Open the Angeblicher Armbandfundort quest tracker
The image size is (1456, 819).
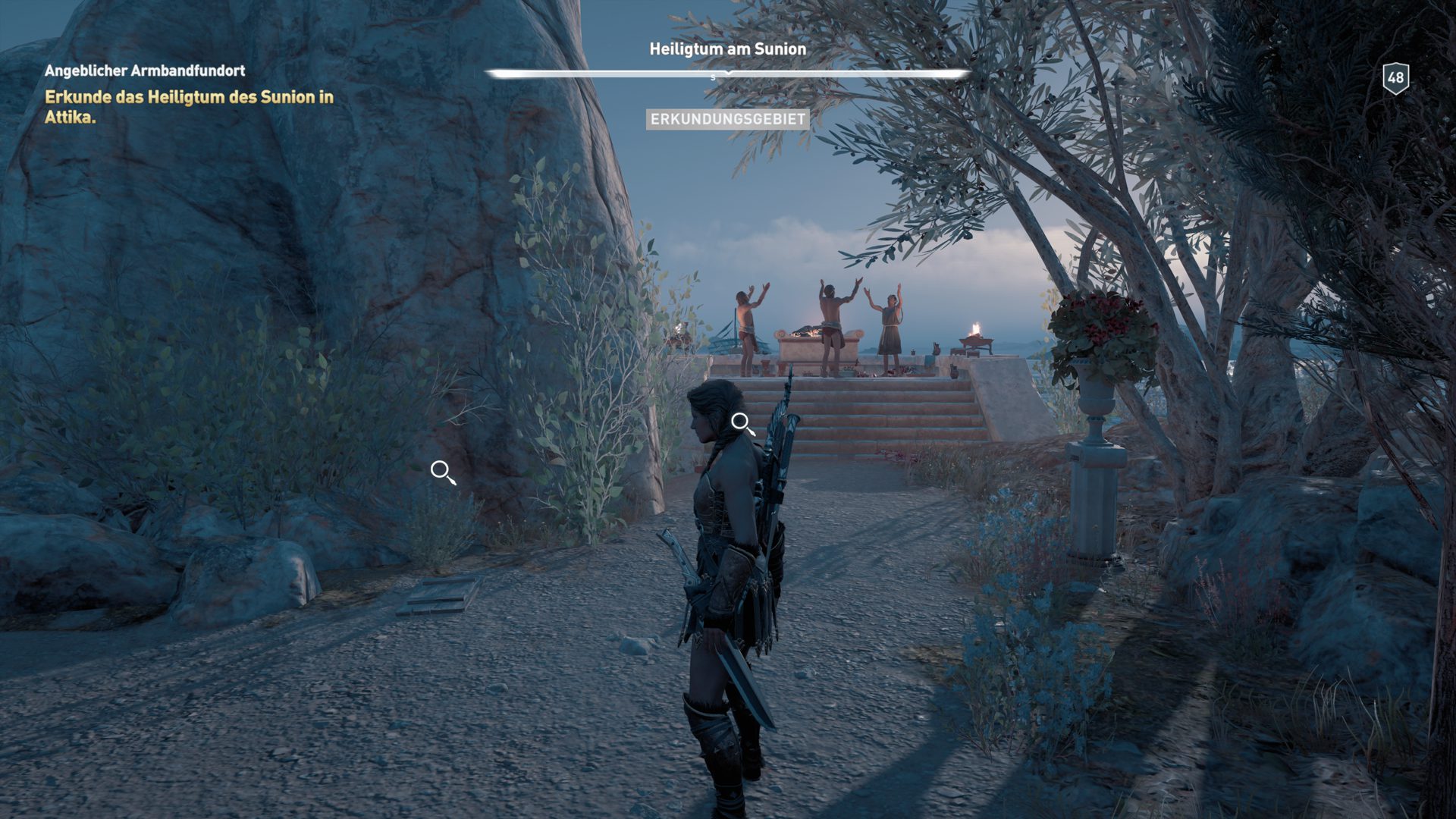144,71
